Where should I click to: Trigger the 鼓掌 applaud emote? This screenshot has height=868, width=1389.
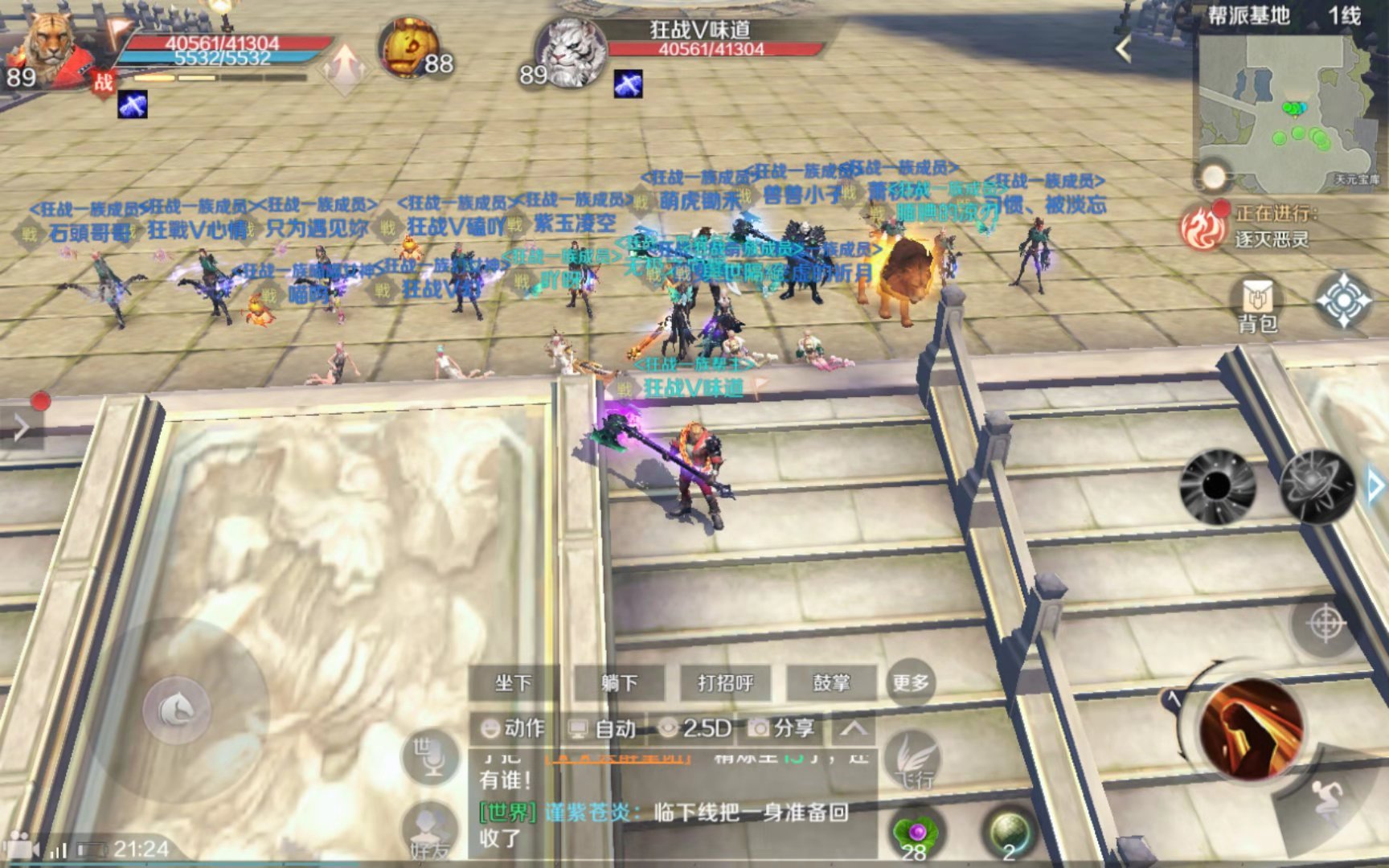coord(831,683)
